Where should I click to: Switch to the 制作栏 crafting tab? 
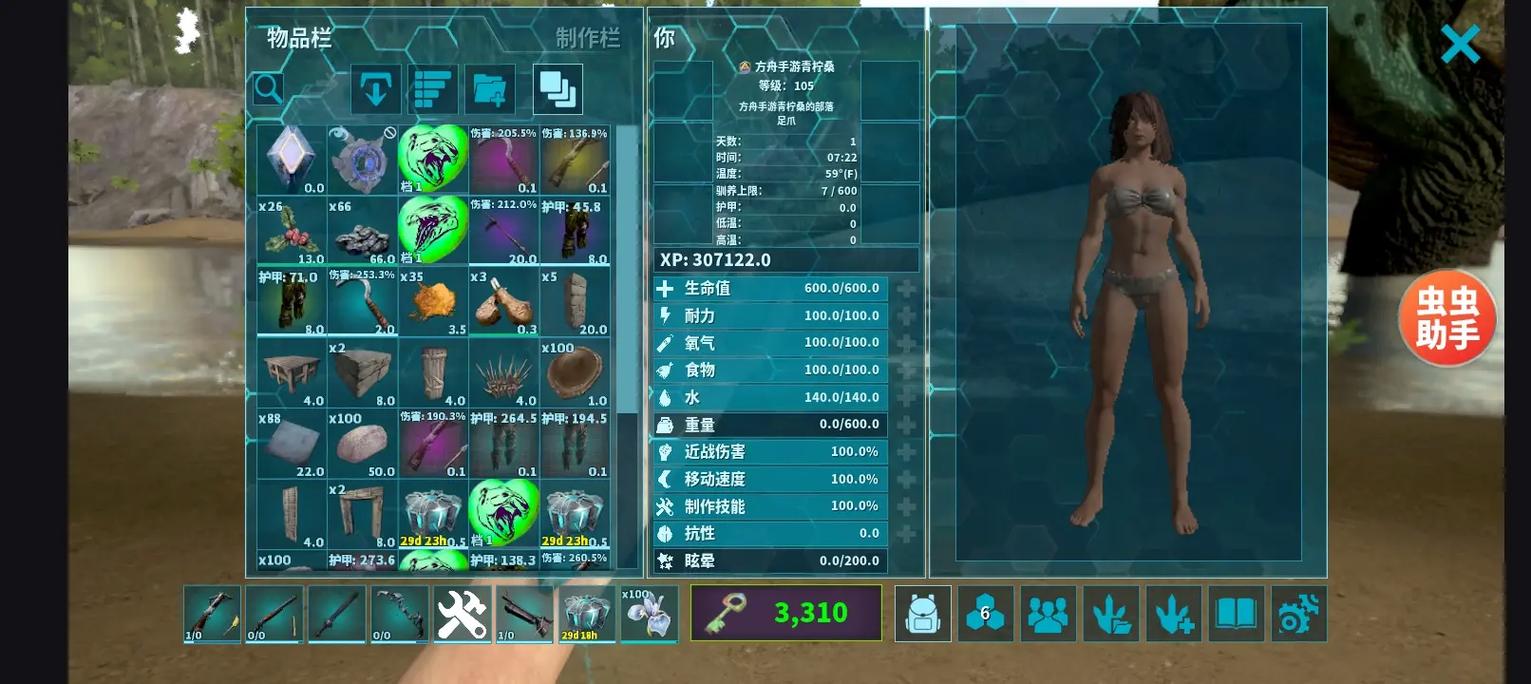pos(588,38)
